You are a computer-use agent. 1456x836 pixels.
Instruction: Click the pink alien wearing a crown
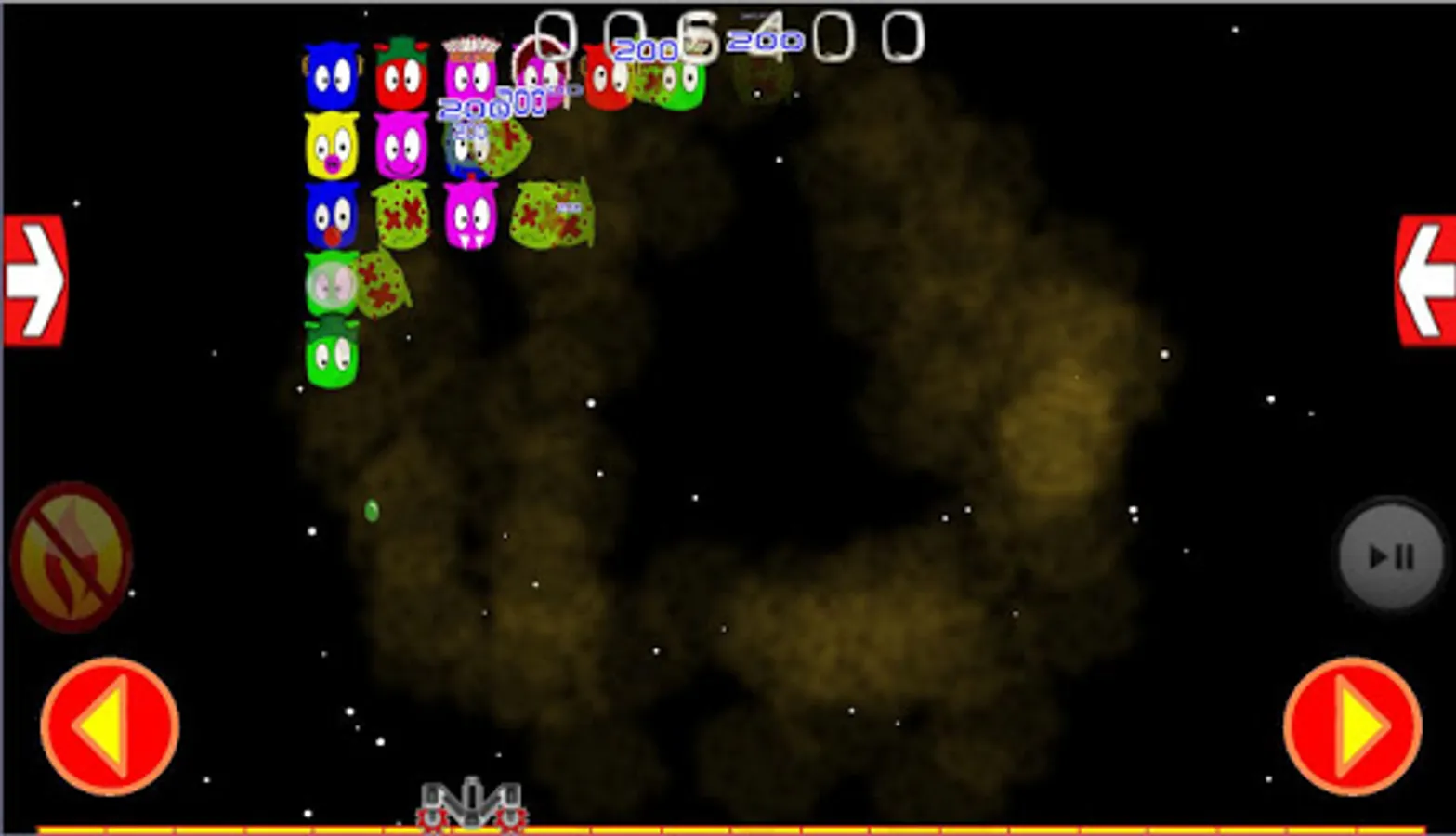coord(471,72)
